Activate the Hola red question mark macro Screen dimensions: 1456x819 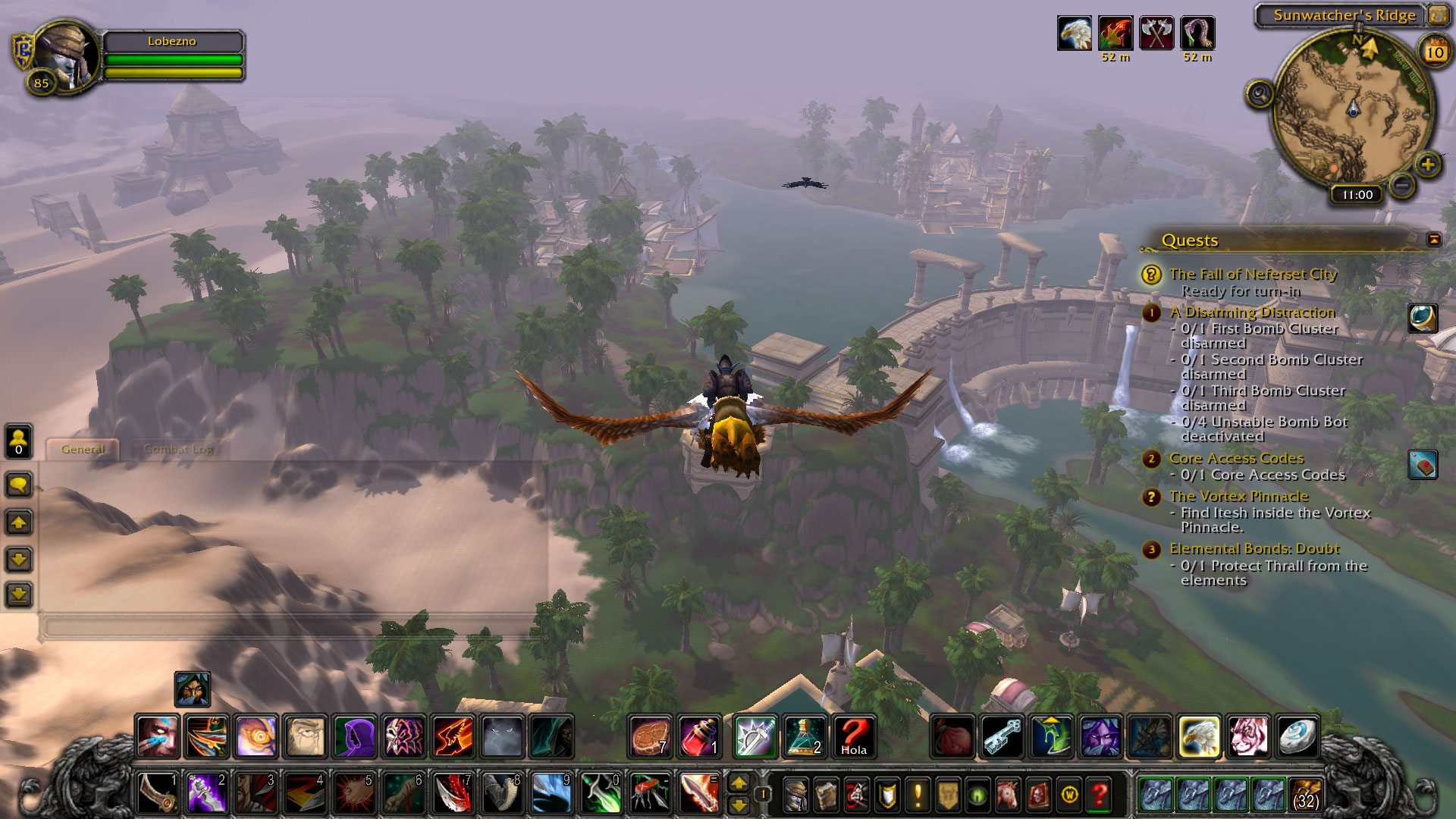853,736
